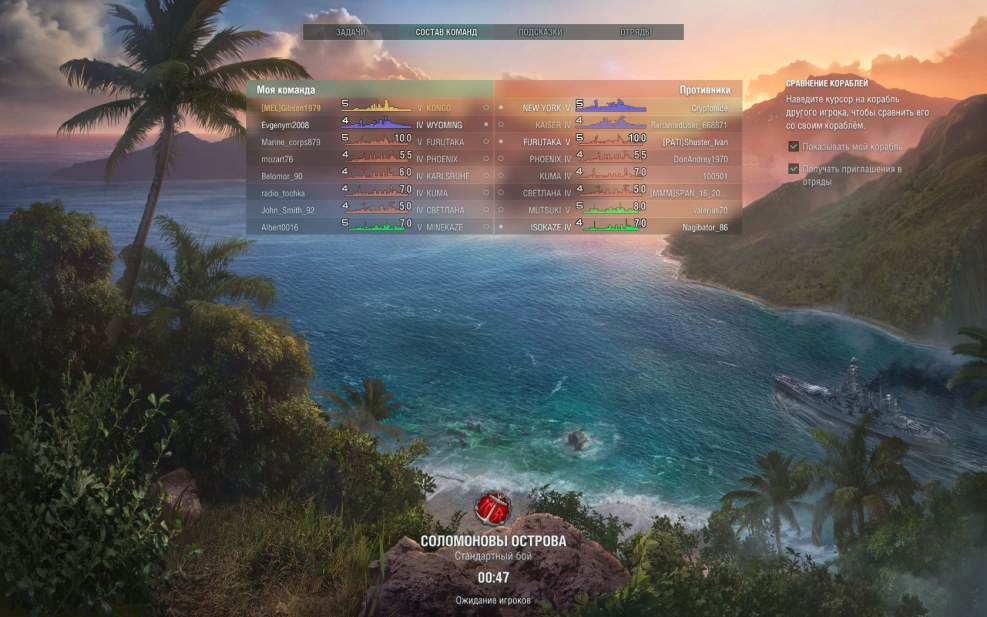Select the ОТРЯДЫ tab

(635, 32)
